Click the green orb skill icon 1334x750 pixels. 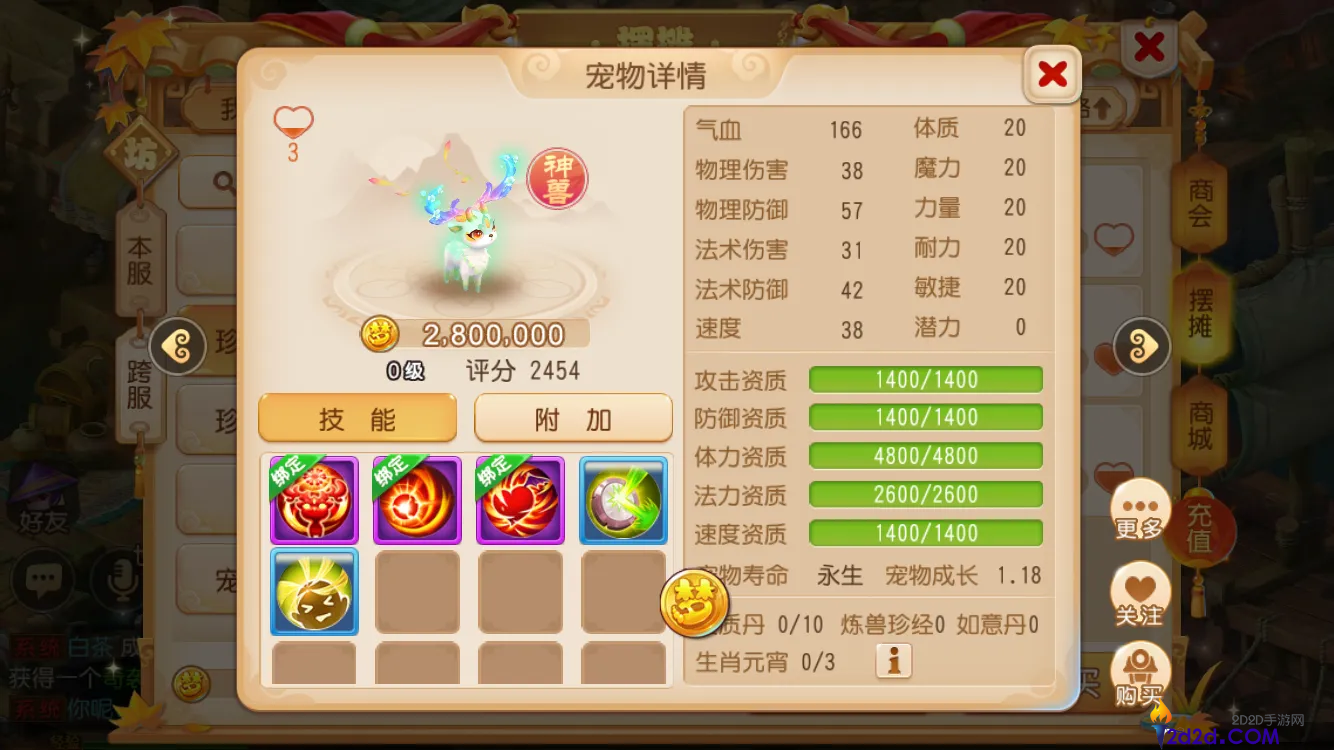point(623,499)
